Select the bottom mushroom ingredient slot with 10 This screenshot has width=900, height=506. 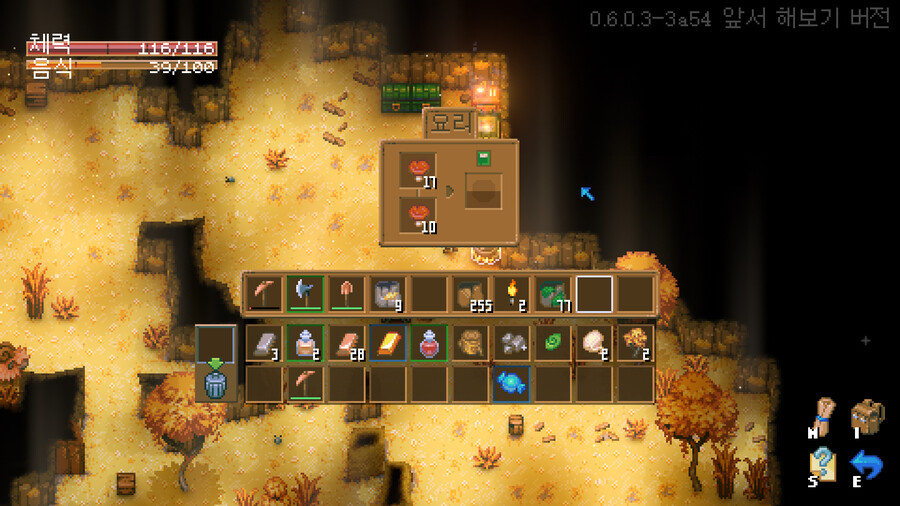point(418,214)
